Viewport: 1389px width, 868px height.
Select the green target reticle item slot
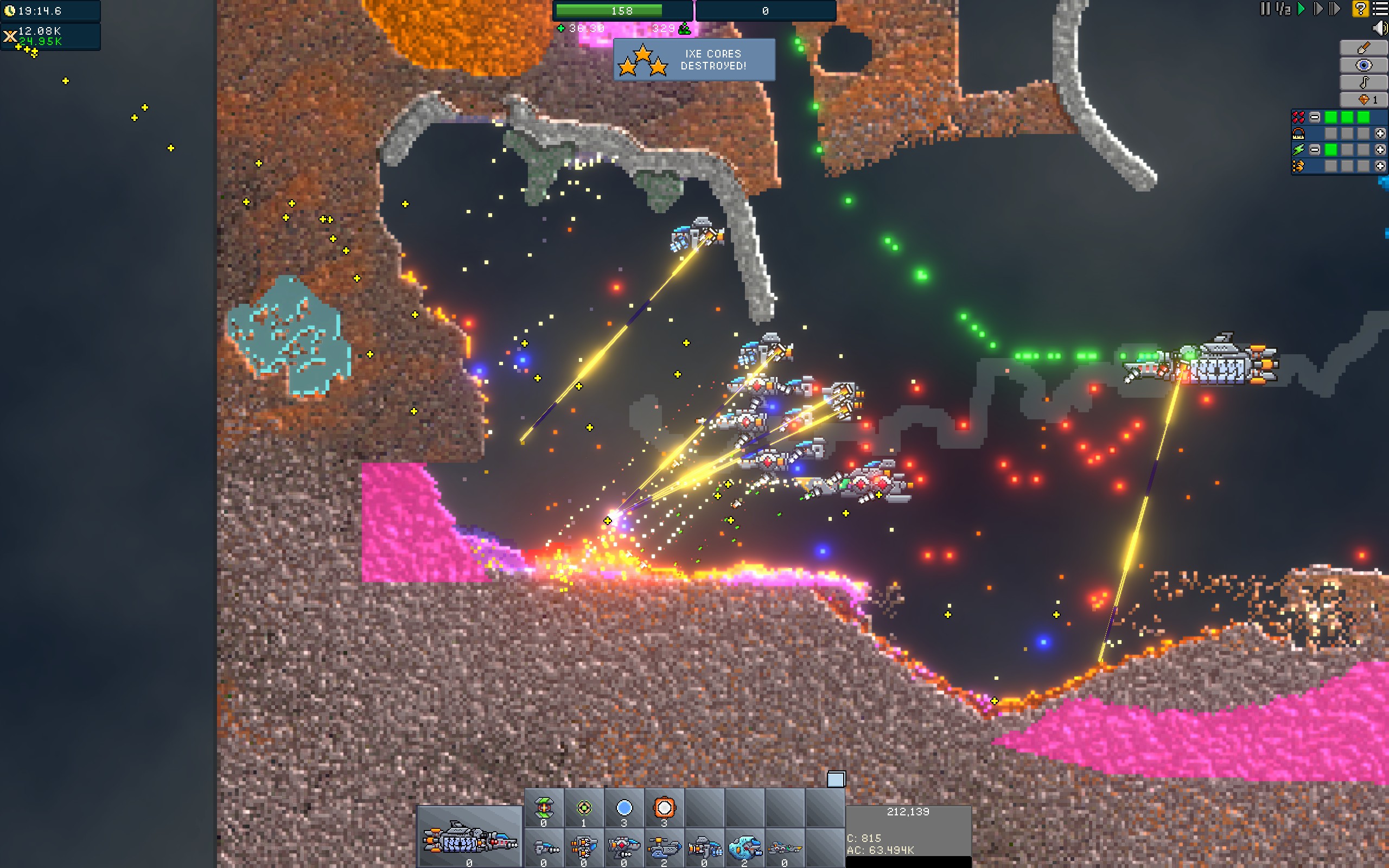coord(584,808)
